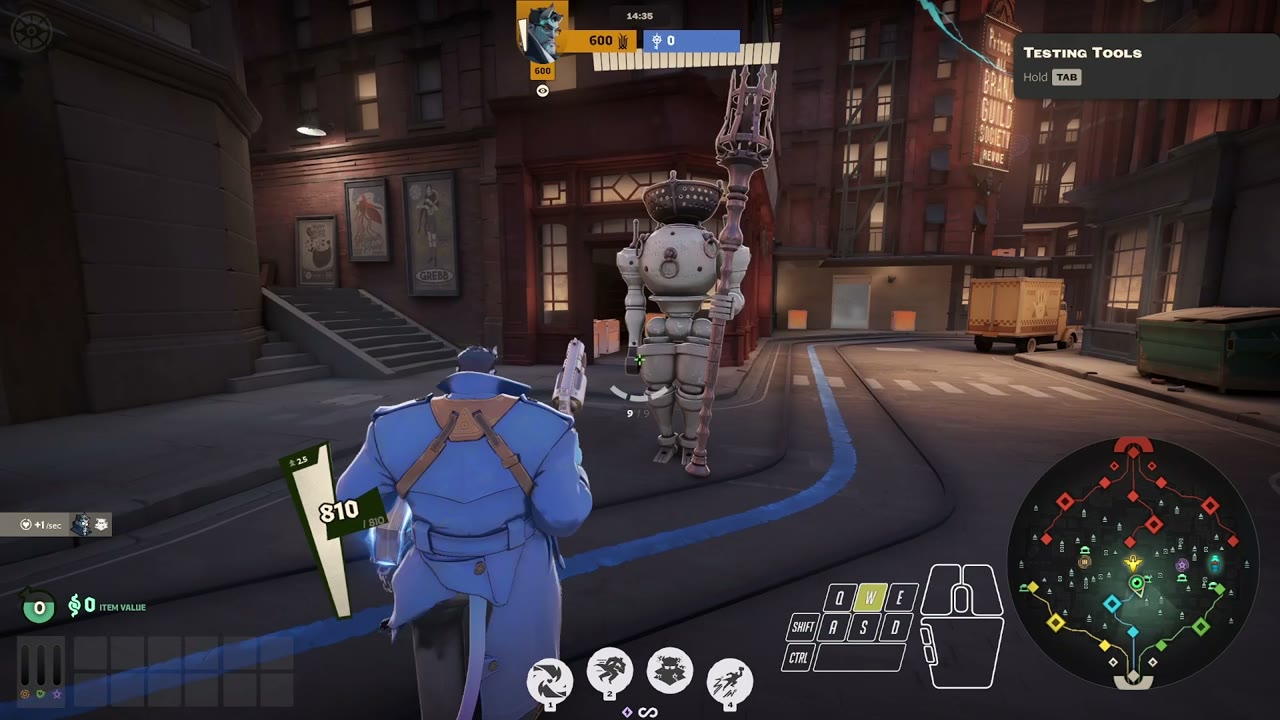1280x720 pixels.
Task: Click the 14:35 match timer
Action: (x=639, y=14)
